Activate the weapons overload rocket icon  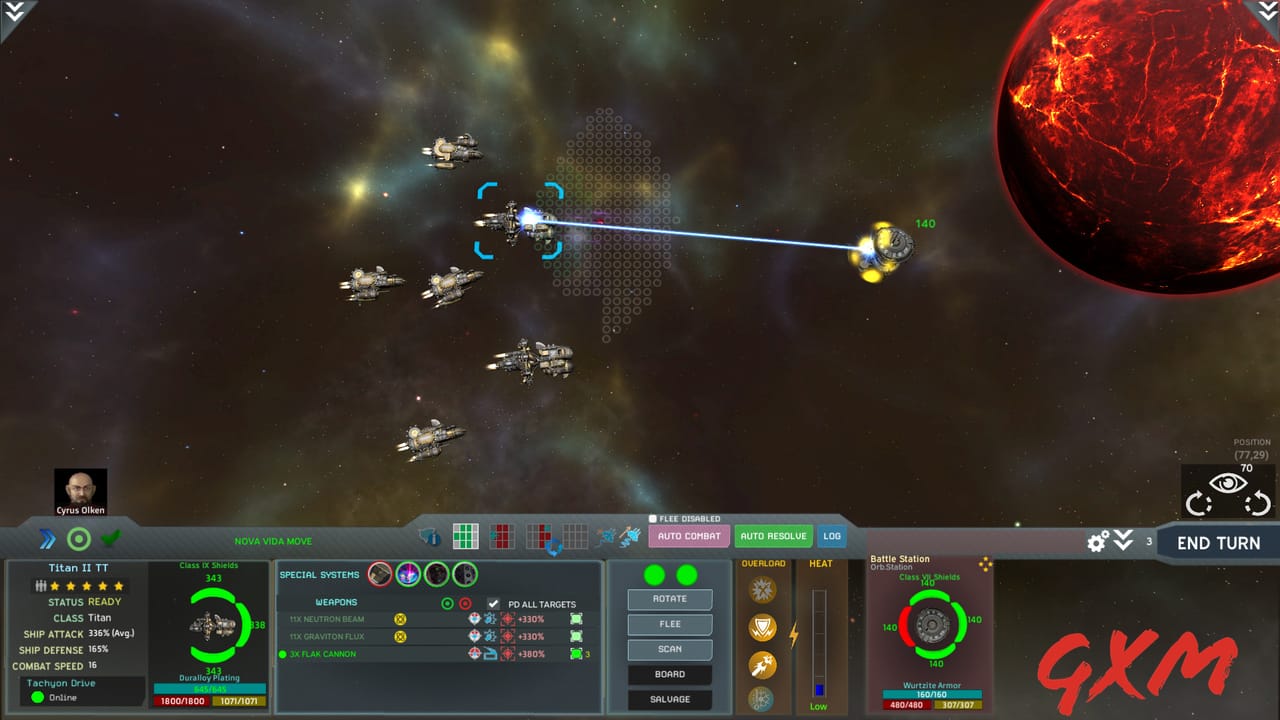761,663
